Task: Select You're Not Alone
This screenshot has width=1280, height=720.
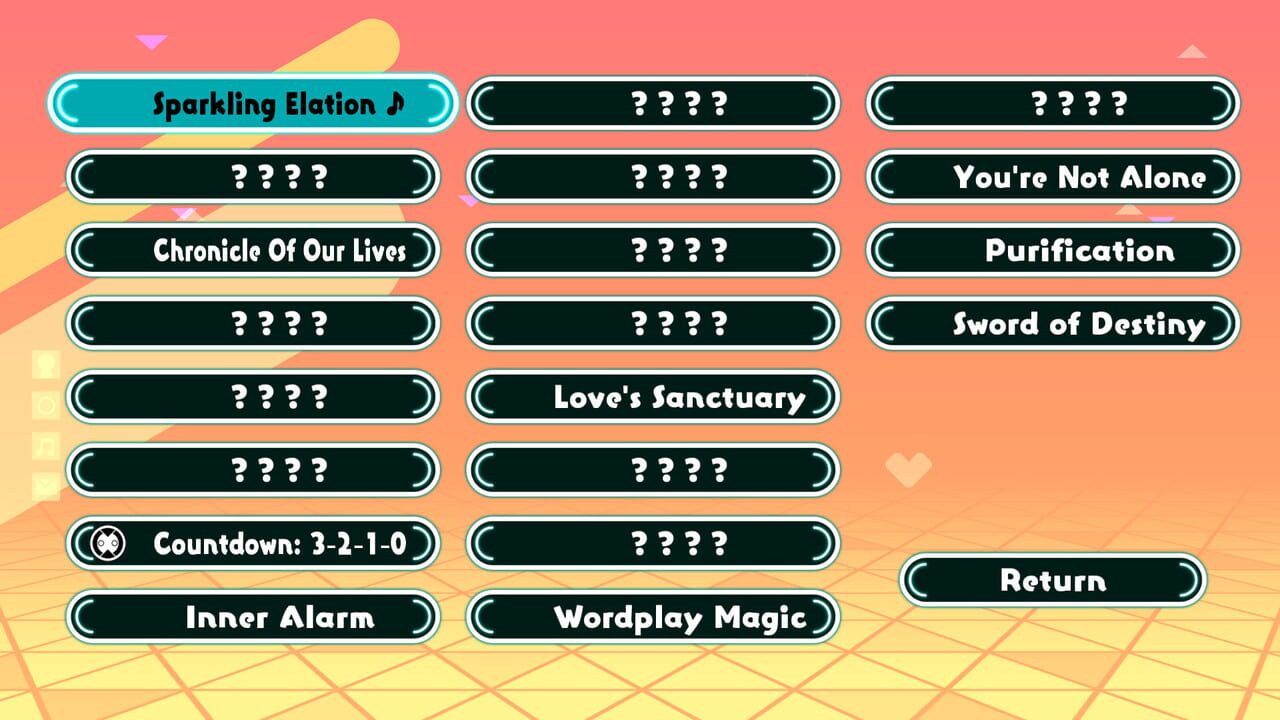Action: [1052, 177]
